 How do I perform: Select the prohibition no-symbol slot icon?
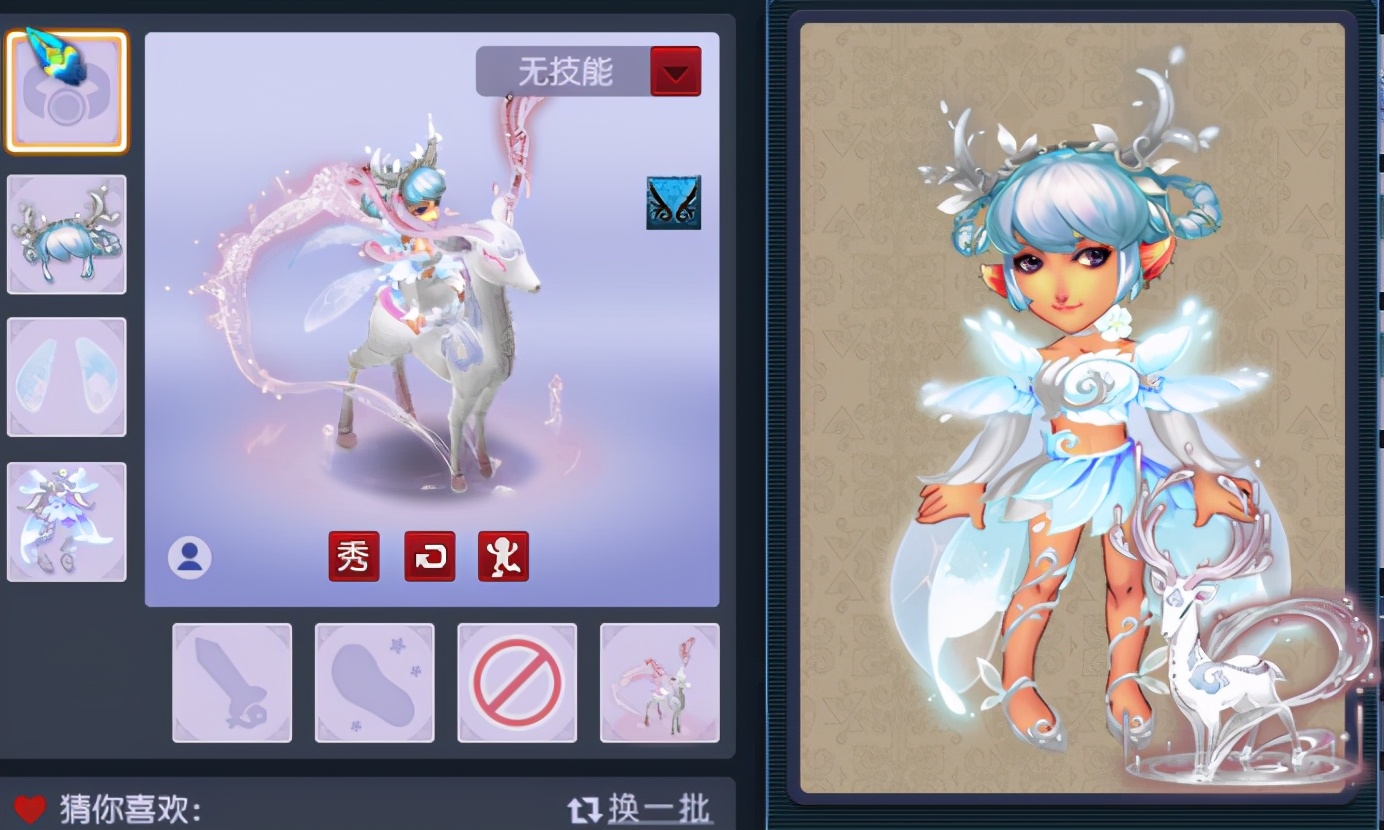pos(517,682)
